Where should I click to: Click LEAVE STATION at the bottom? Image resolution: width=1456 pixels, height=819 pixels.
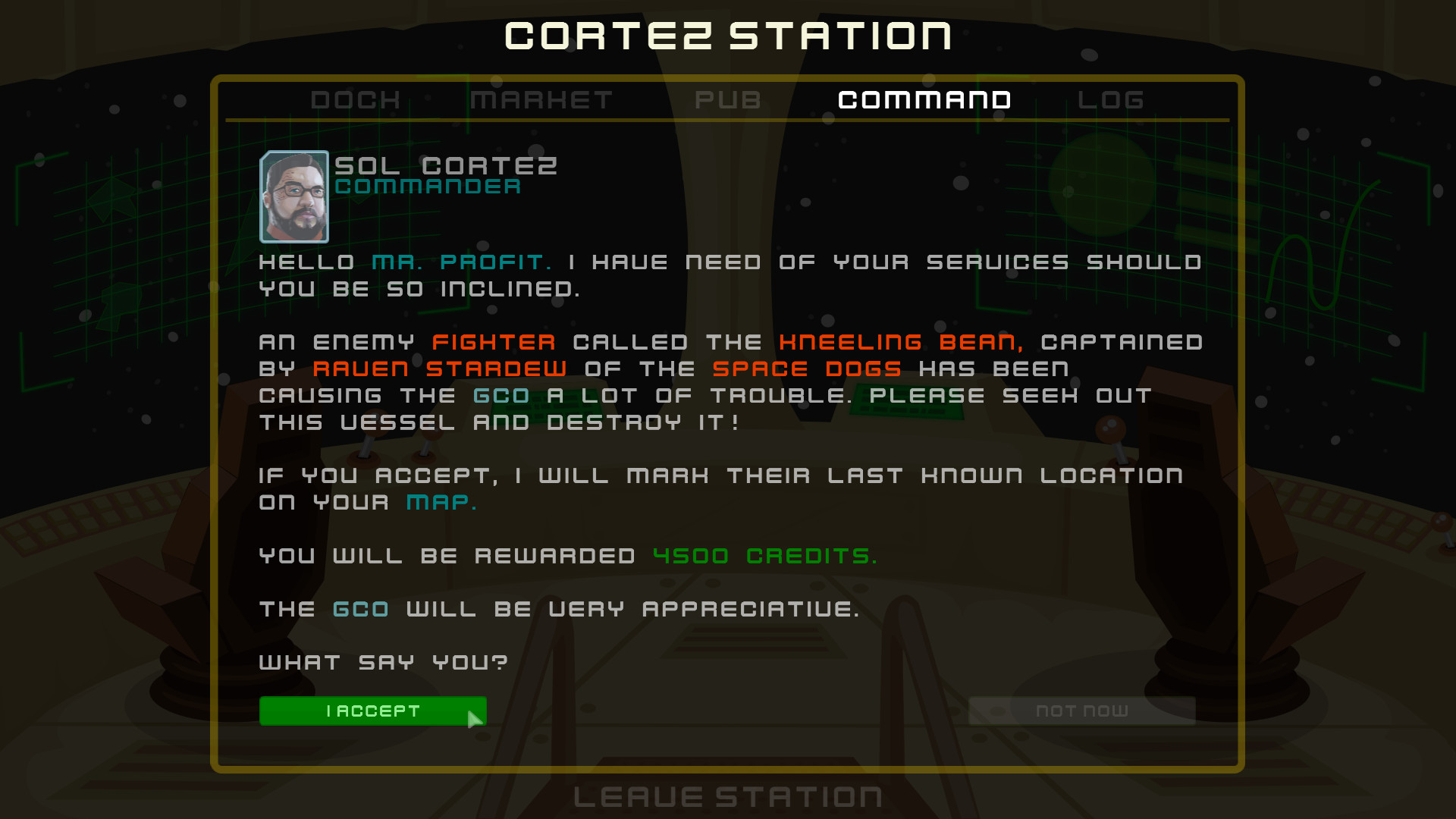(x=726, y=796)
